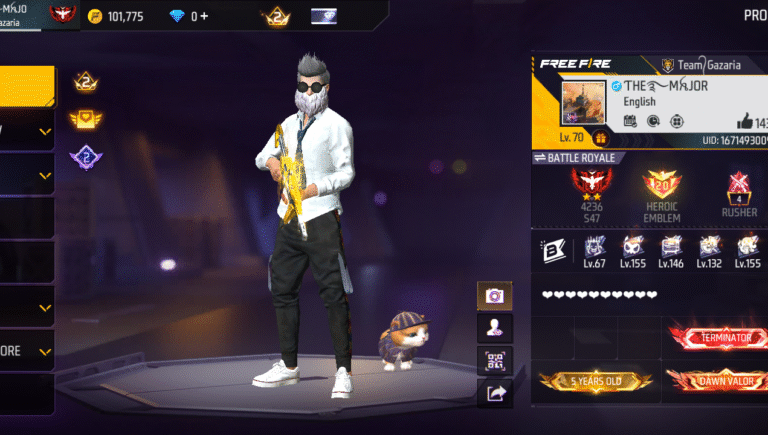
Task: Like the profile with thumbs-up icon
Action: coord(746,120)
